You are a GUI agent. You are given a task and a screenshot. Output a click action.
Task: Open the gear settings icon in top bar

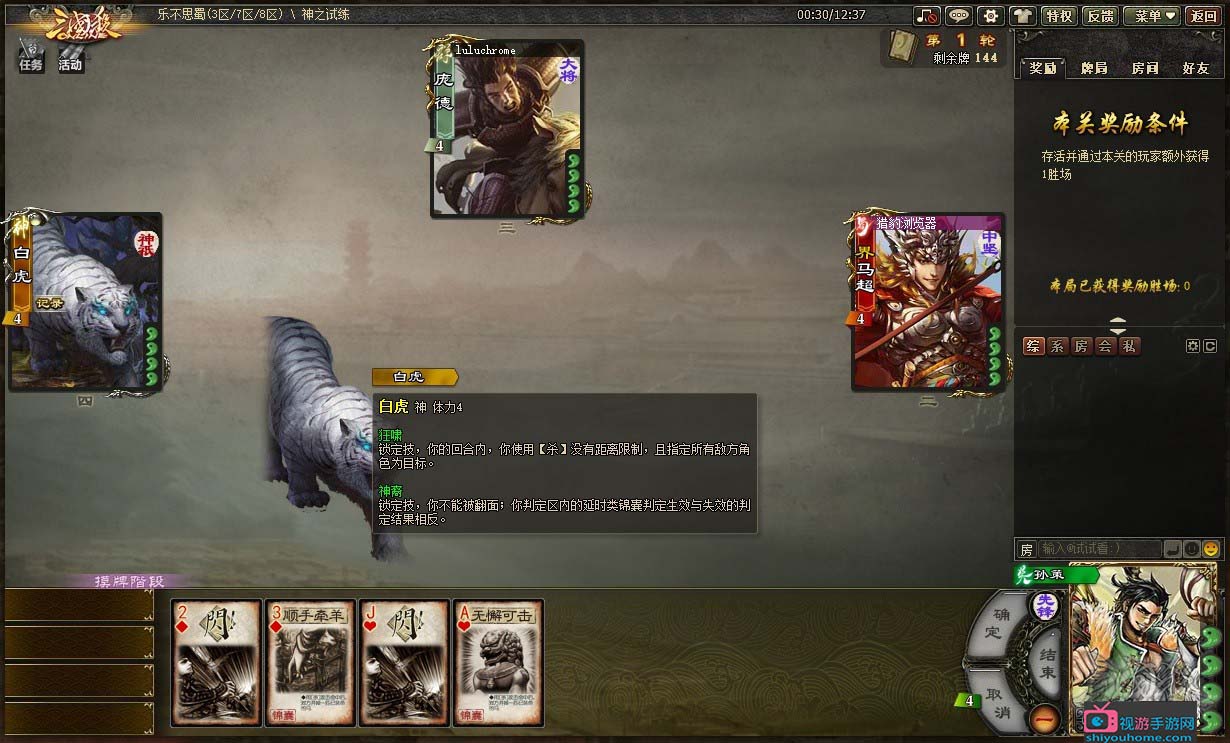pos(990,16)
